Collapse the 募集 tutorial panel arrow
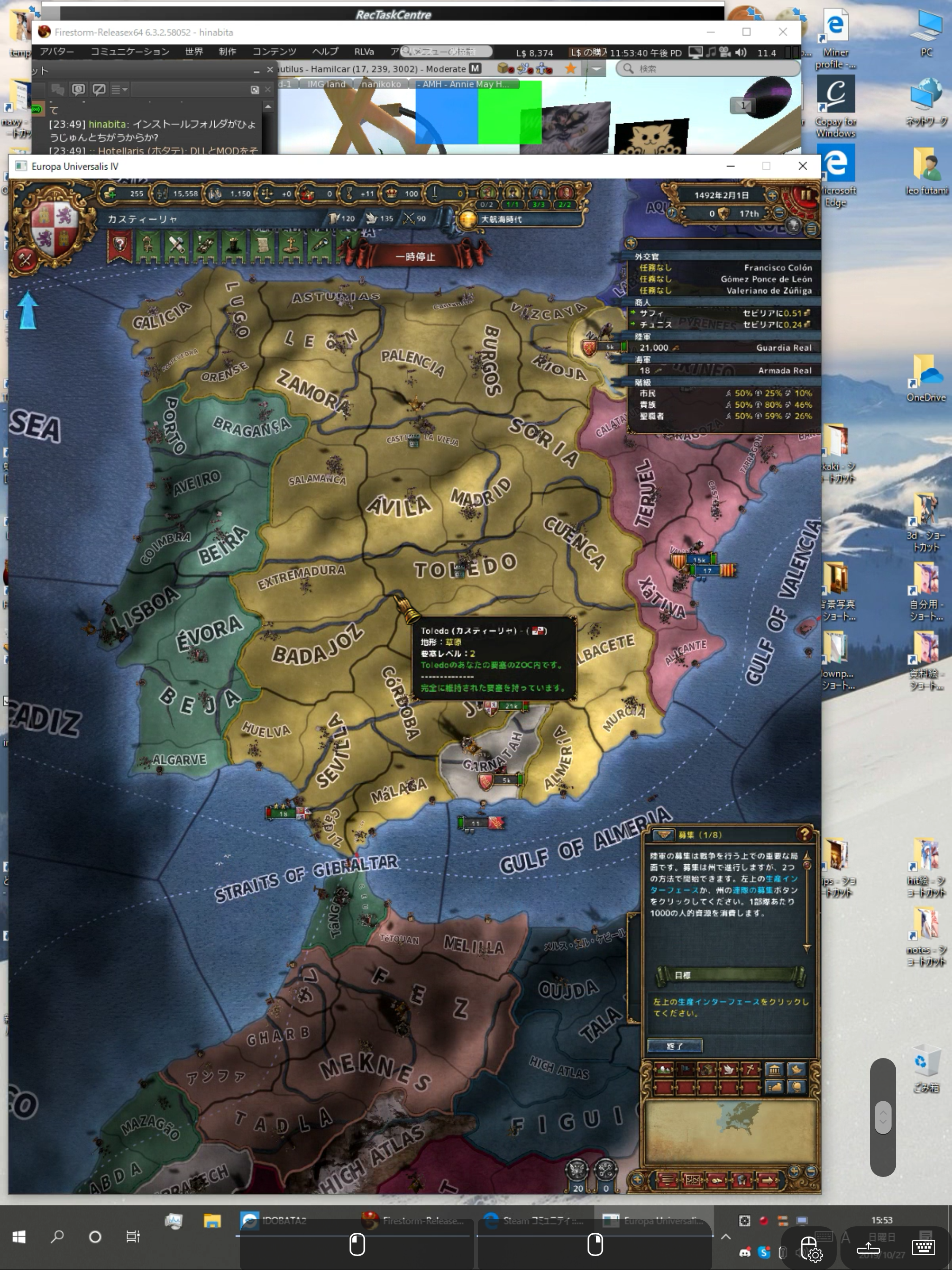The image size is (952, 1270). pyautogui.click(x=664, y=834)
